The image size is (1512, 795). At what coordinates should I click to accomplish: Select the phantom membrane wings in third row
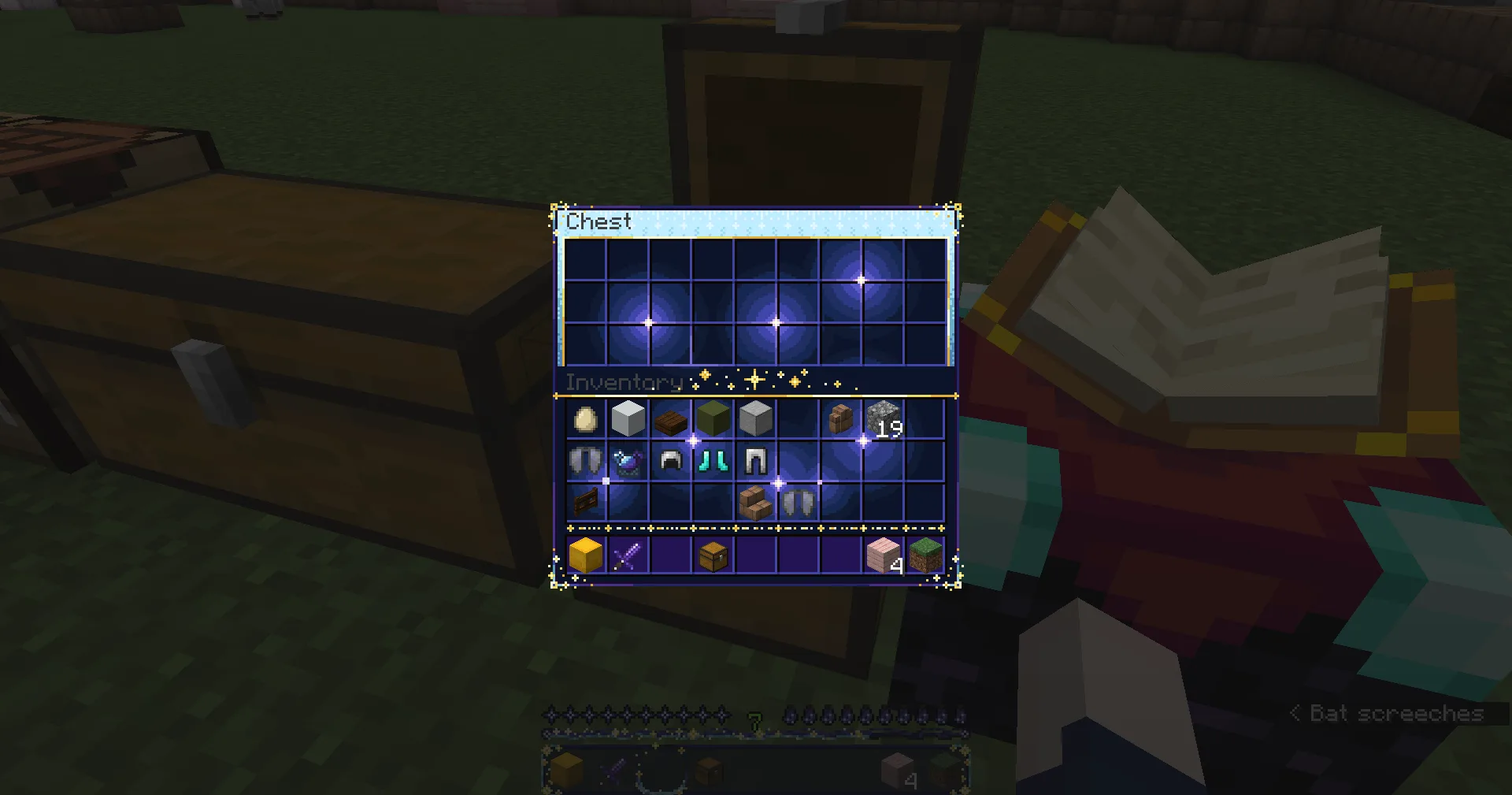pos(799,502)
